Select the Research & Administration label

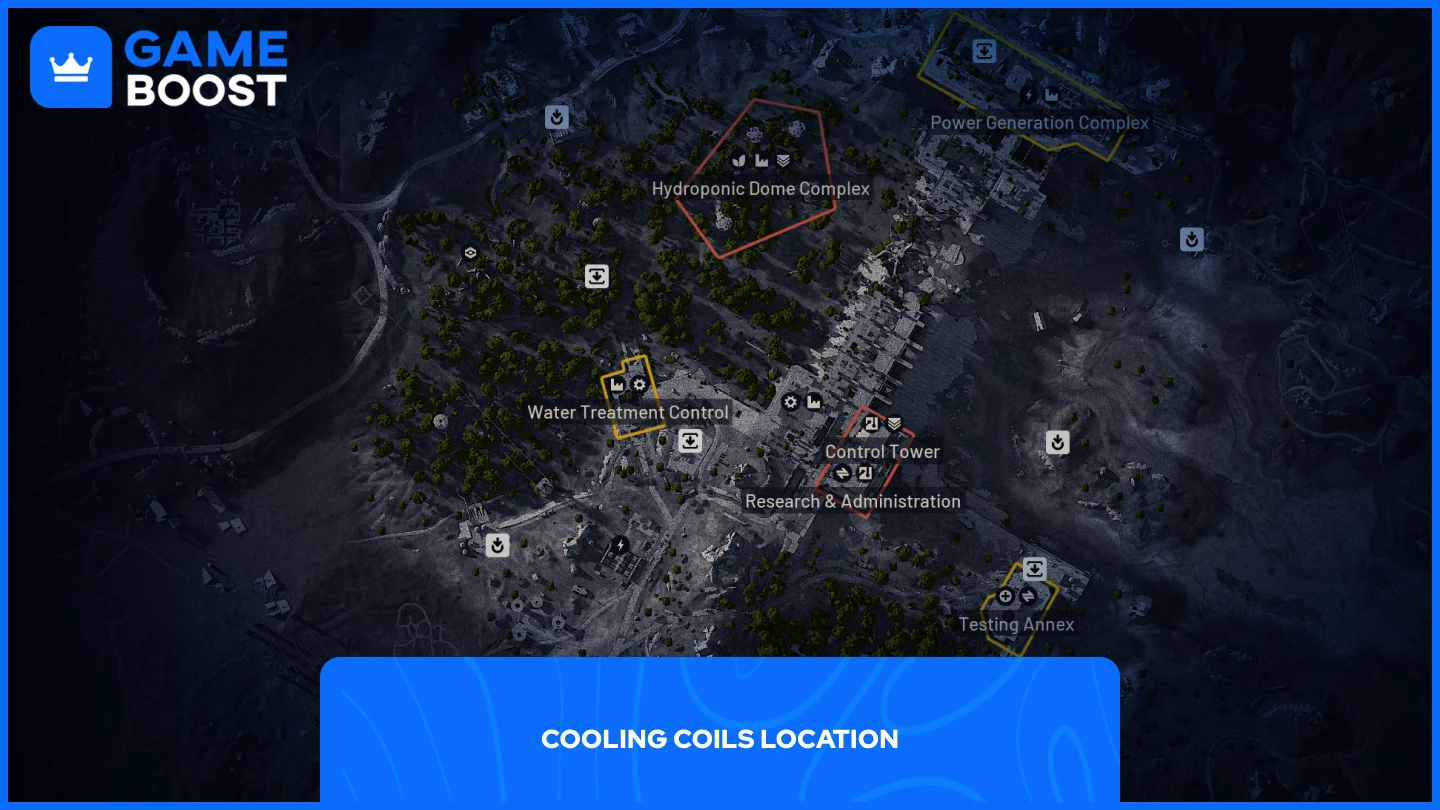(853, 501)
